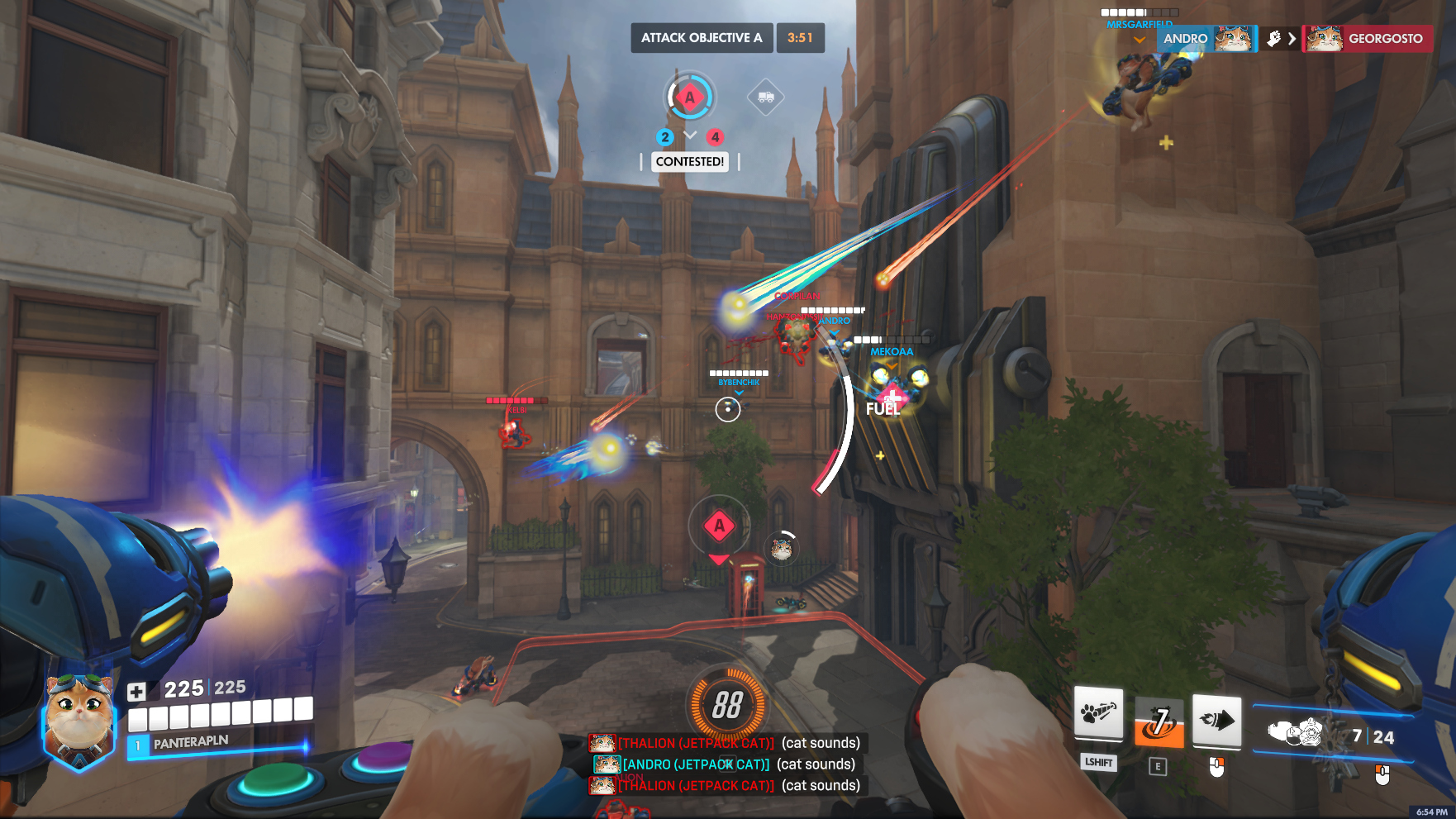Click the red objective A waypoint marker
The width and height of the screenshot is (1456, 819).
(719, 526)
